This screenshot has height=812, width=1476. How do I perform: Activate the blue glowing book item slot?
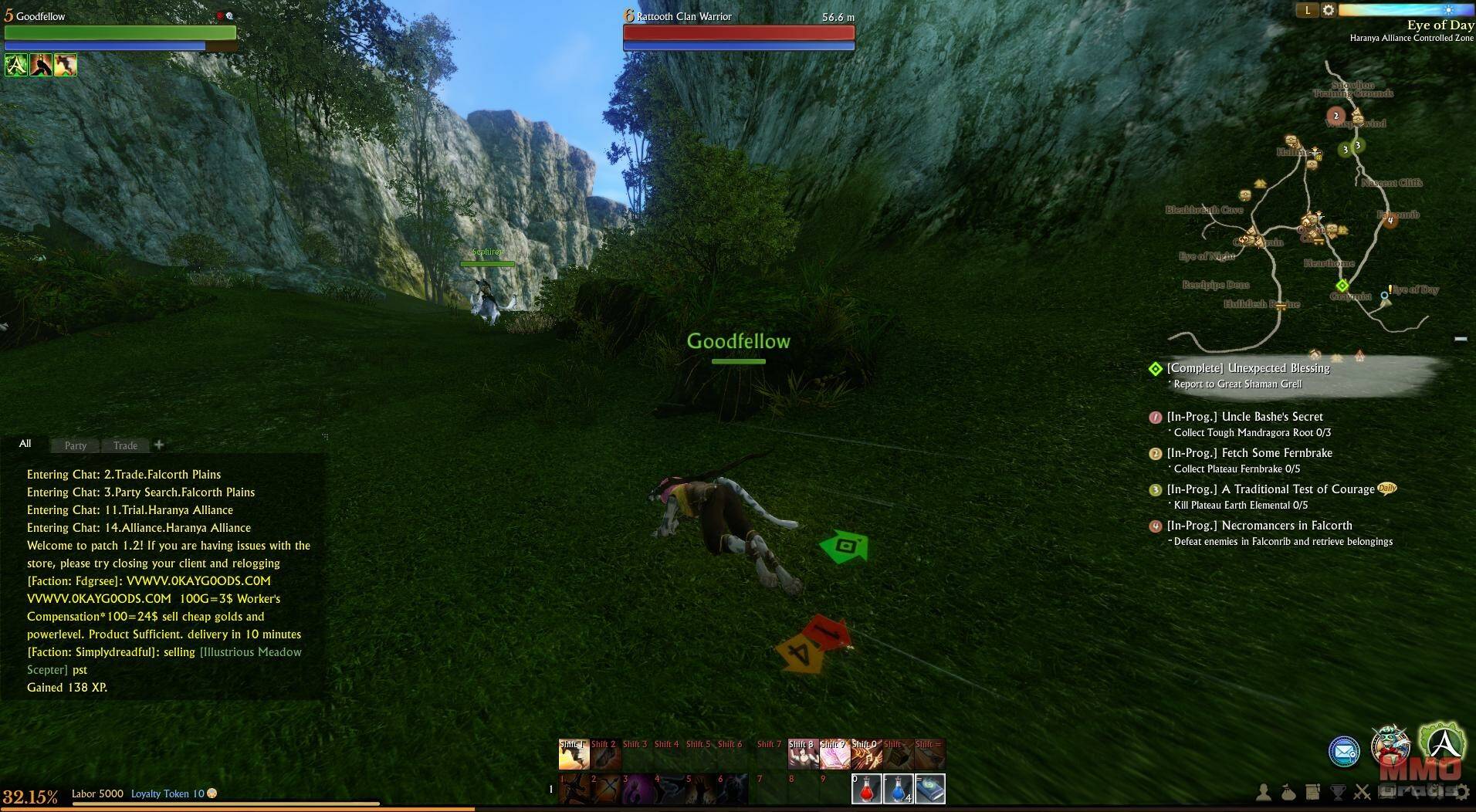coord(930,790)
